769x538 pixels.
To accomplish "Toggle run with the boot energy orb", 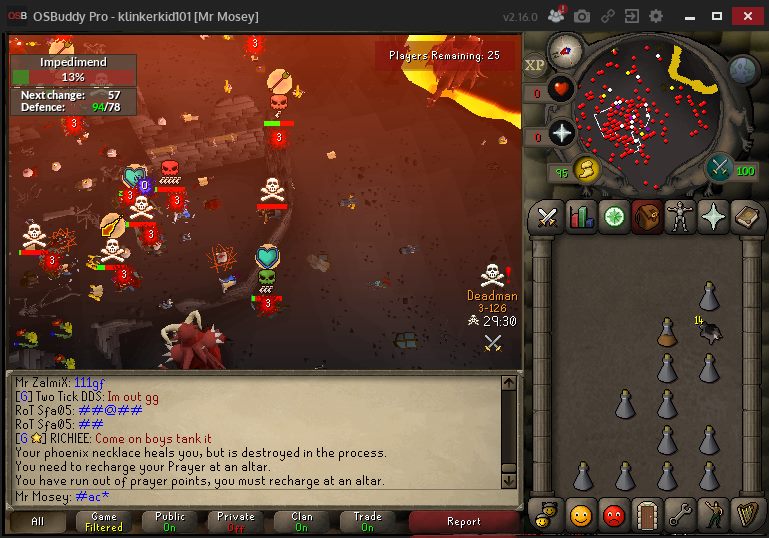I will click(586, 170).
